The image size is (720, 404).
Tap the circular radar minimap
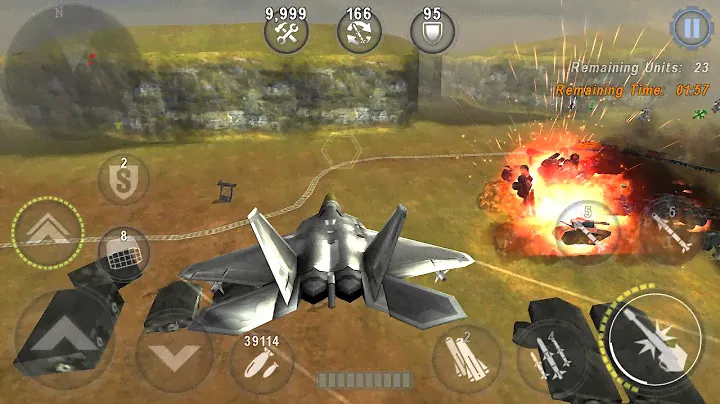[74, 63]
